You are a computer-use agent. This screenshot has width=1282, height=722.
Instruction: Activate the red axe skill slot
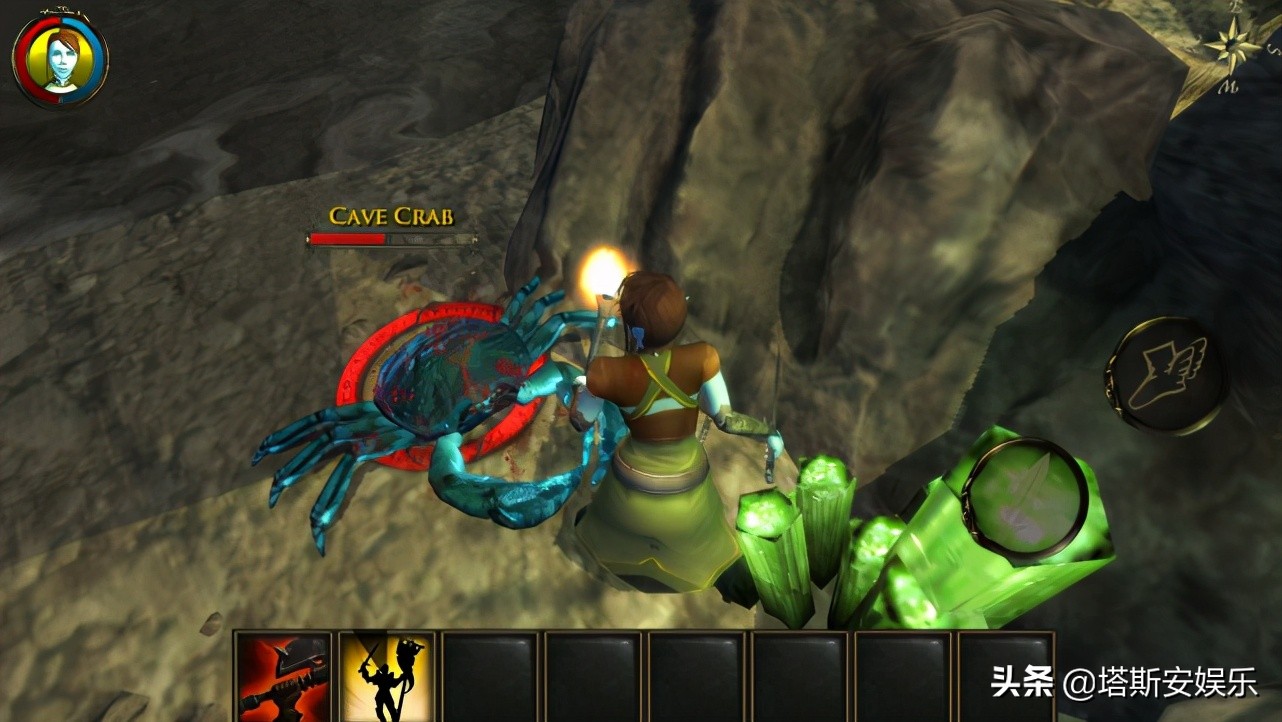(283, 675)
